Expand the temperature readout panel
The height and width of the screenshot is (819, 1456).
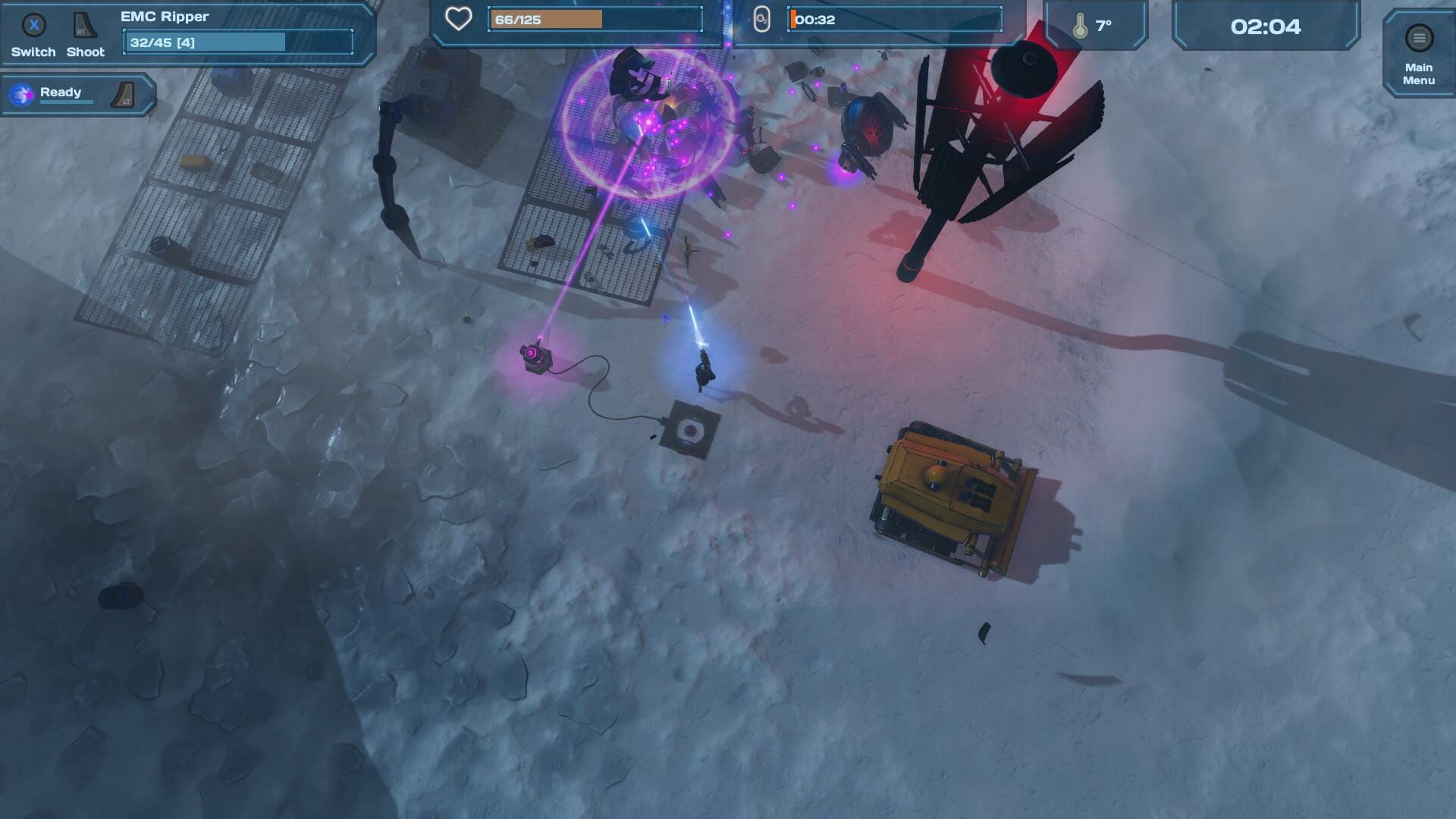1097,24
